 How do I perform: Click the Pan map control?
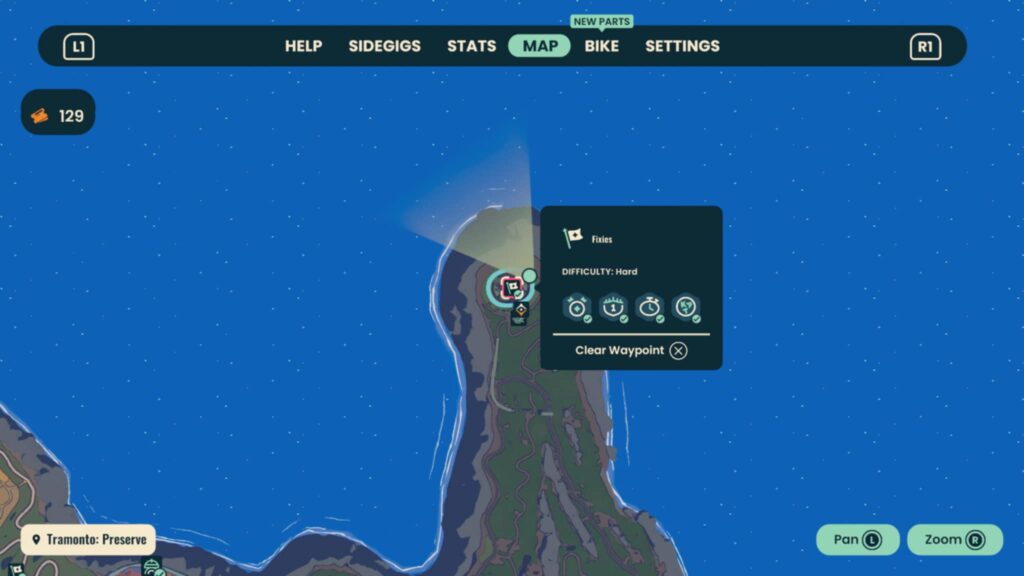pyautogui.click(x=858, y=540)
